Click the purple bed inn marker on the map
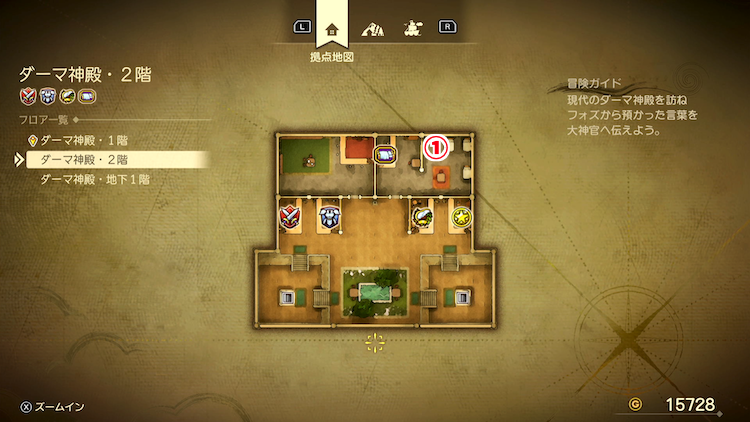750x422 pixels. click(386, 156)
